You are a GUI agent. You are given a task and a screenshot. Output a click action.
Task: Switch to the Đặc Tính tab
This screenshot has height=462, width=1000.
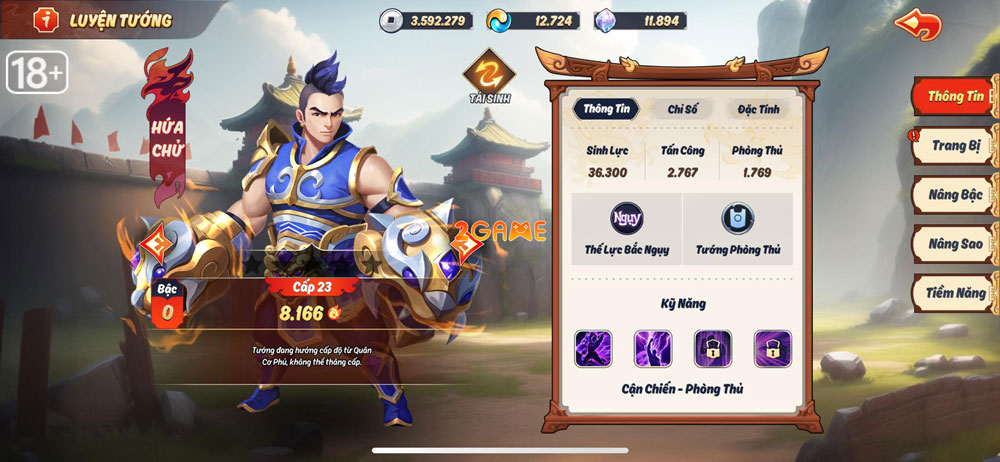(757, 109)
